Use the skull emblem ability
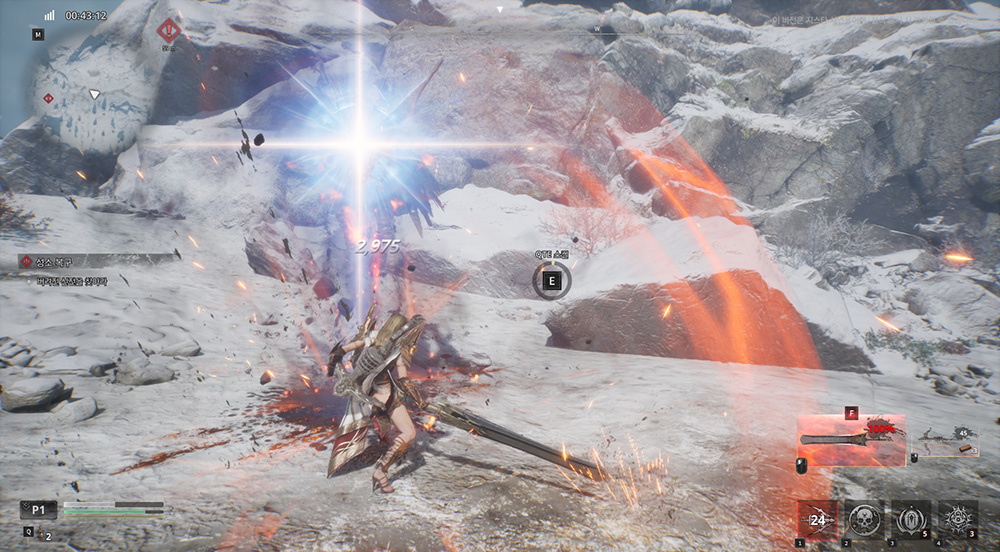Image resolution: width=1000 pixels, height=552 pixels. [864, 520]
